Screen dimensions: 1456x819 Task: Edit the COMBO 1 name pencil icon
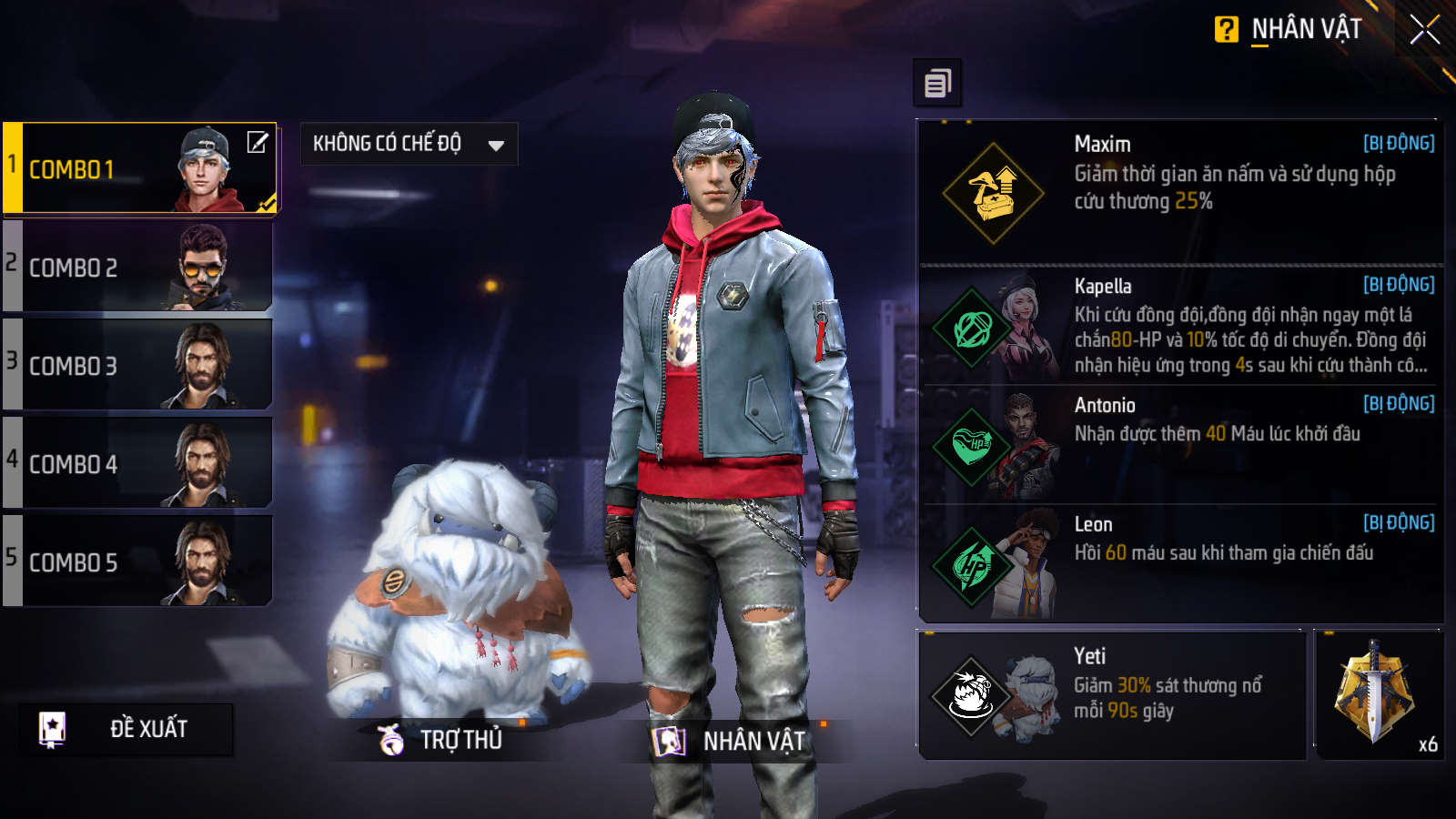(x=258, y=142)
